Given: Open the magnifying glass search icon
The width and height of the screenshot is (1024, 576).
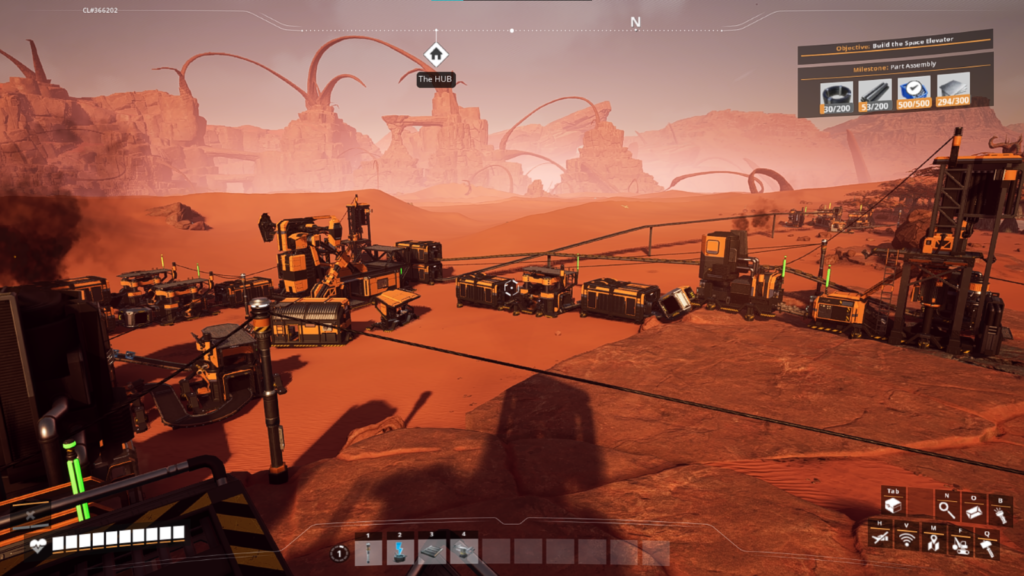Looking at the screenshot, I should pos(946,511).
